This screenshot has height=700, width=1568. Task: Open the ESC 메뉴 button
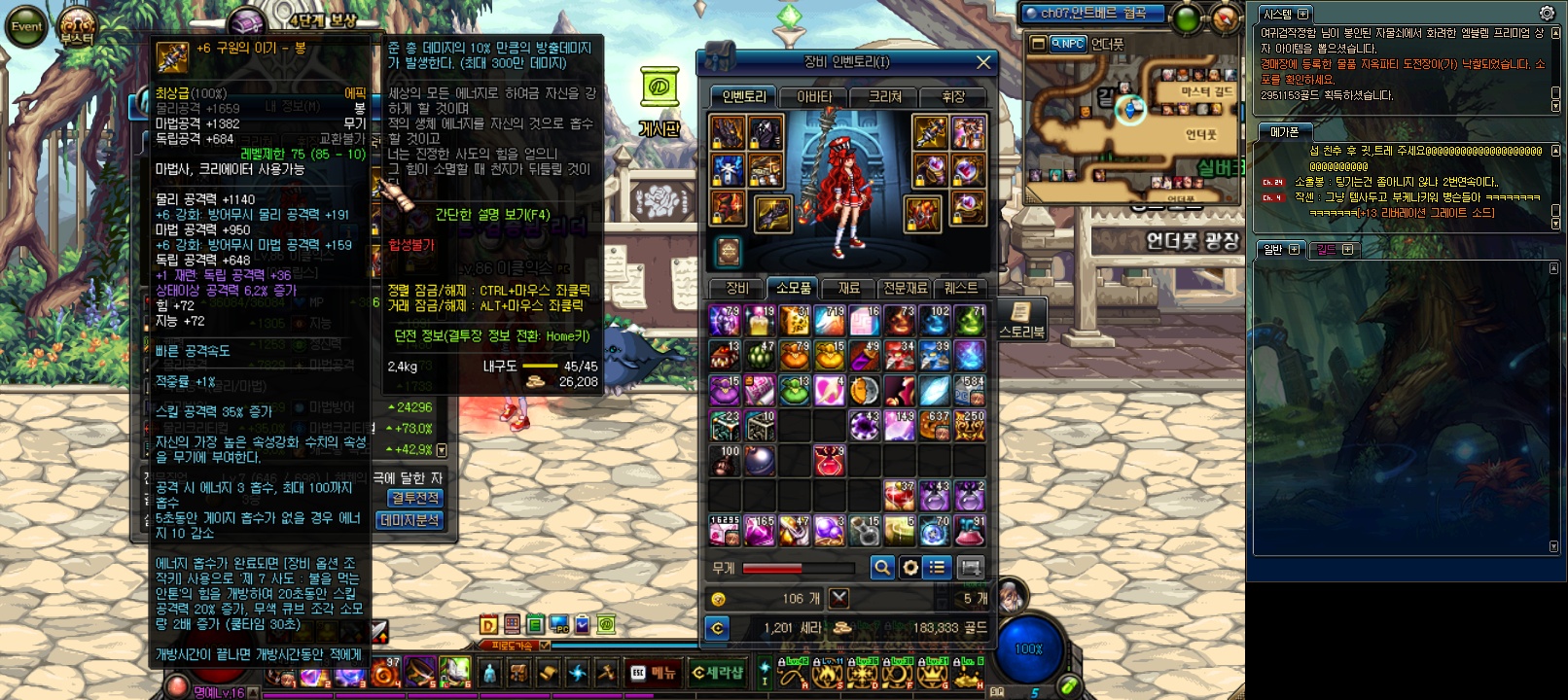(x=654, y=673)
